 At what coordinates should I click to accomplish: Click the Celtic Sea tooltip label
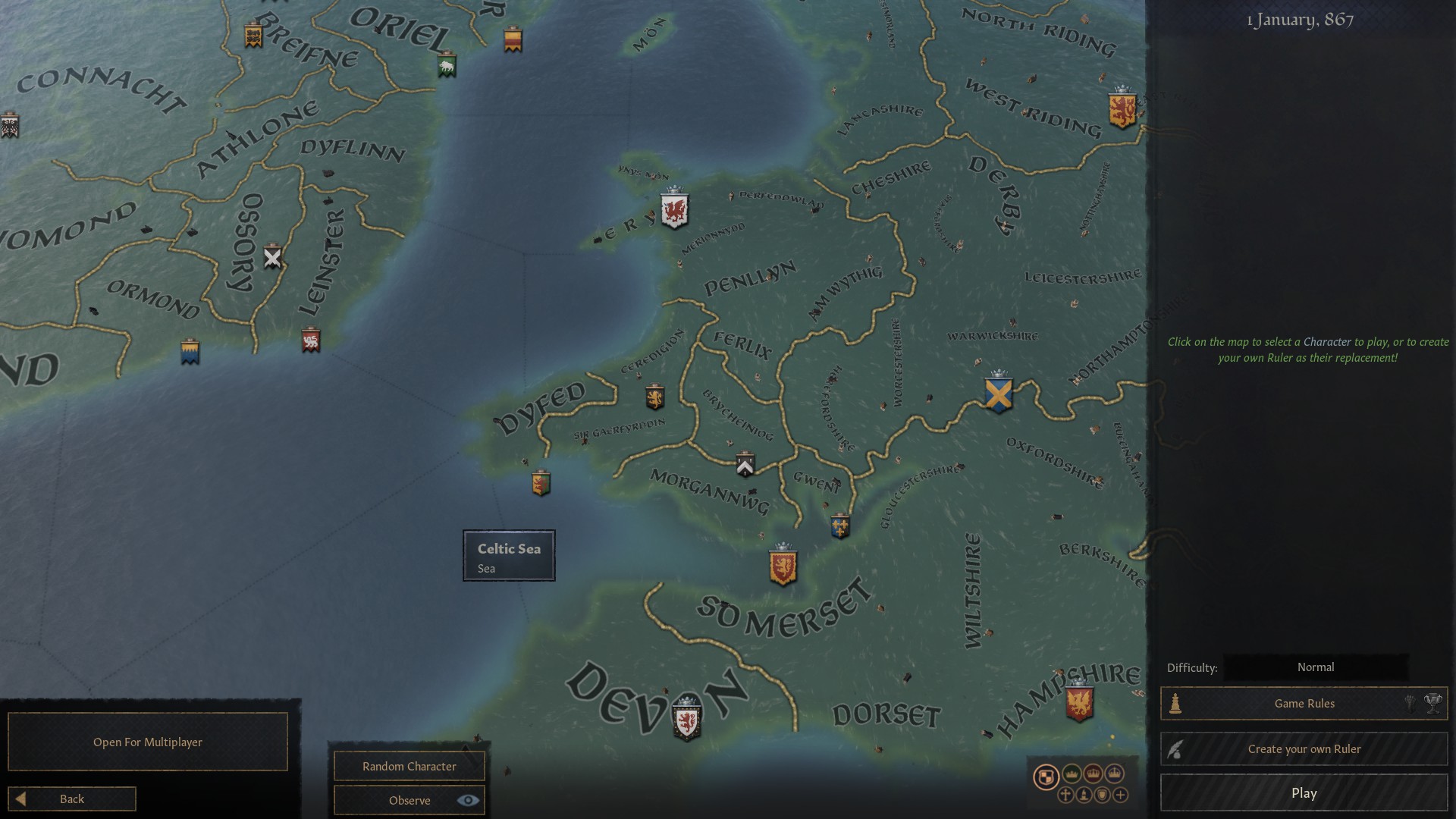pos(508,555)
